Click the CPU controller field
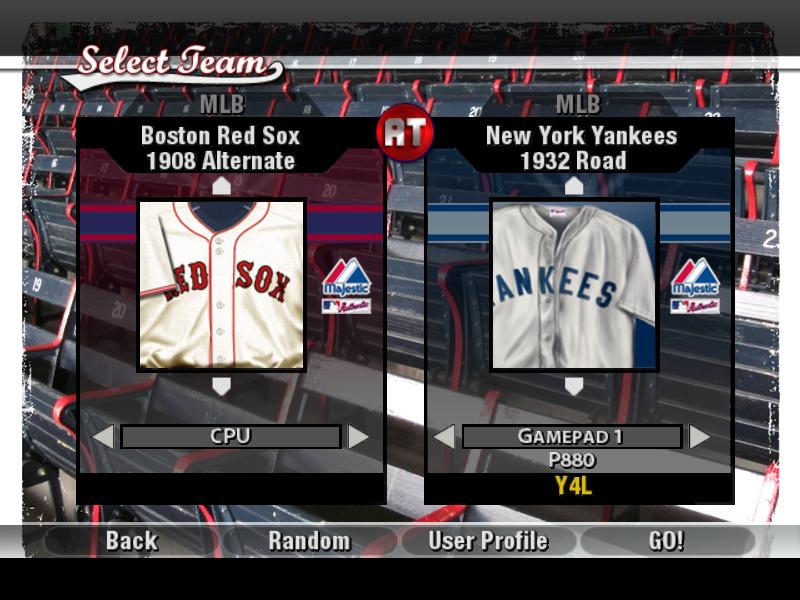Viewport: 800px width, 600px height. pyautogui.click(x=230, y=437)
